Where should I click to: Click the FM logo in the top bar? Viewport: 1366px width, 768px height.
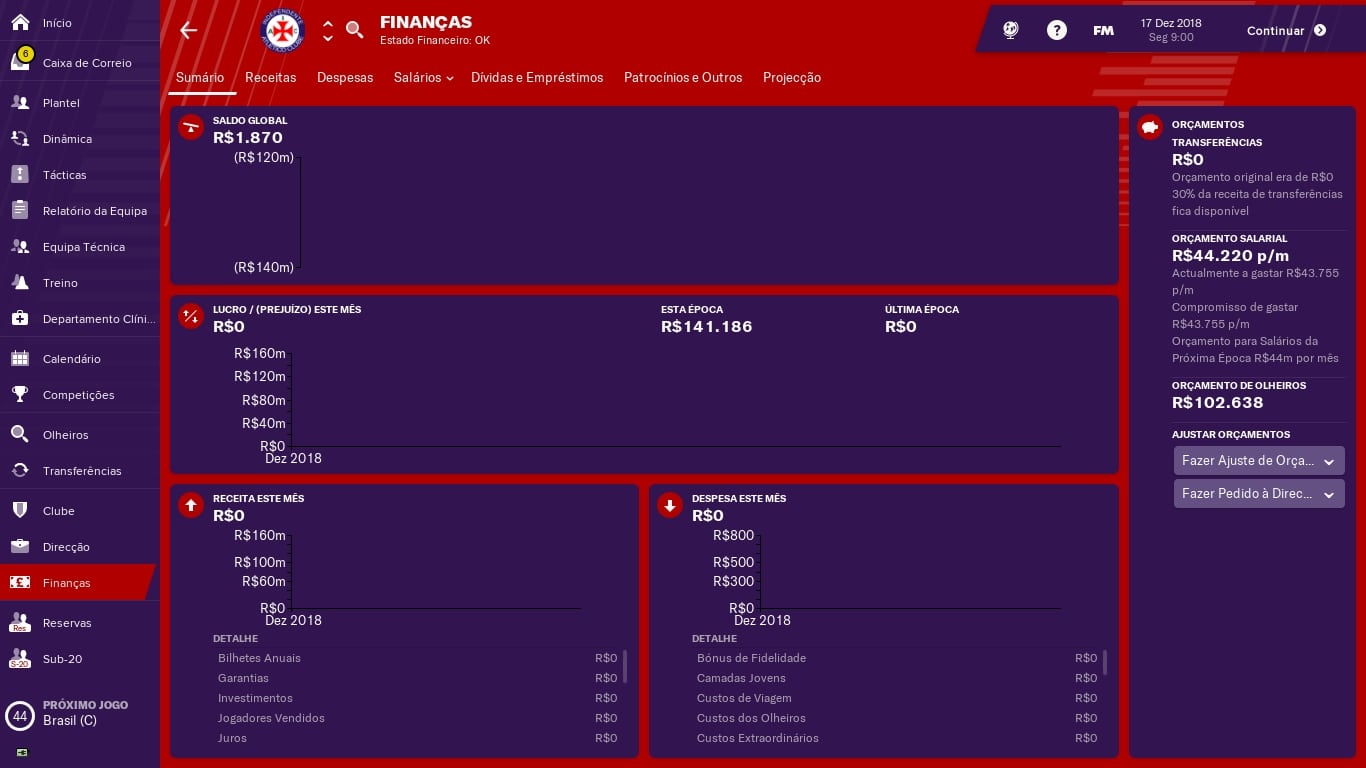tap(1103, 30)
